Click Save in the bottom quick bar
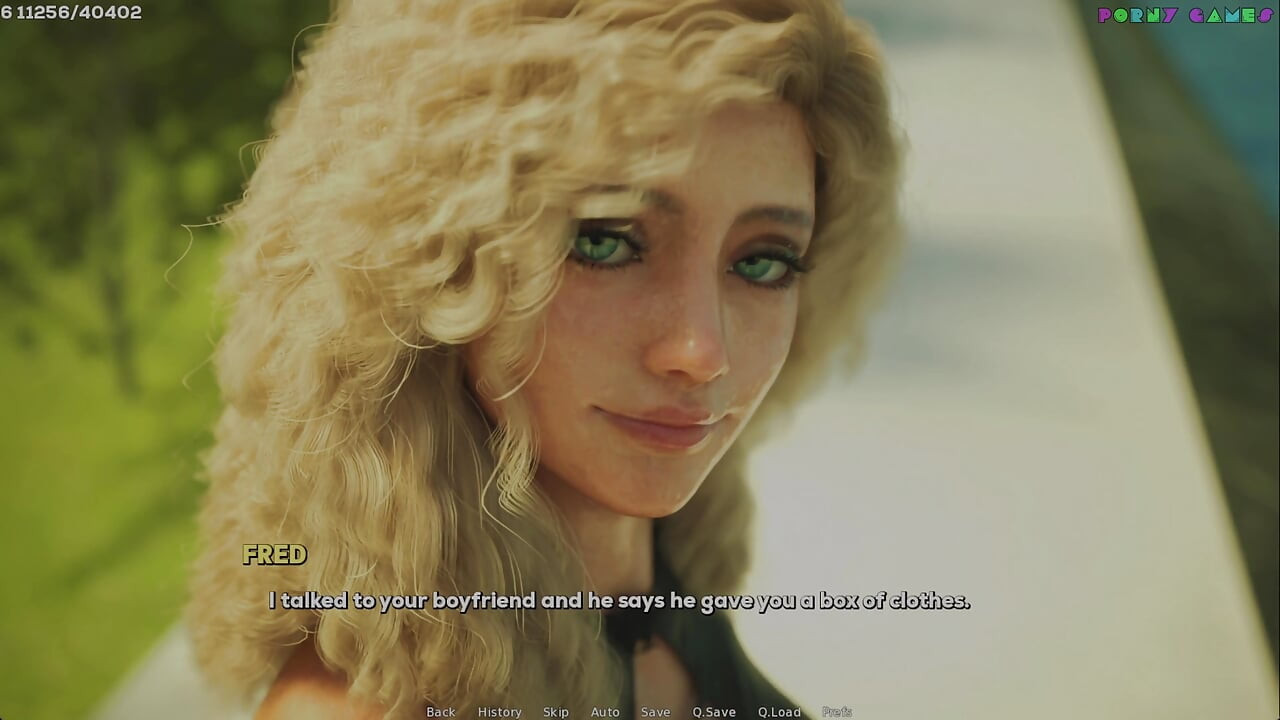The image size is (1280, 720). point(655,712)
